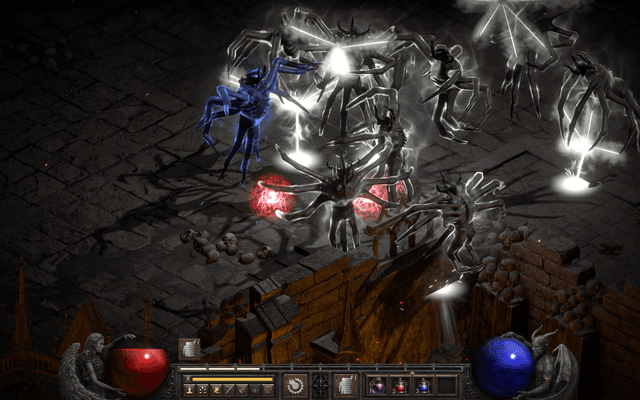
Task: Drink the blue mana potion
Action: tap(423, 385)
